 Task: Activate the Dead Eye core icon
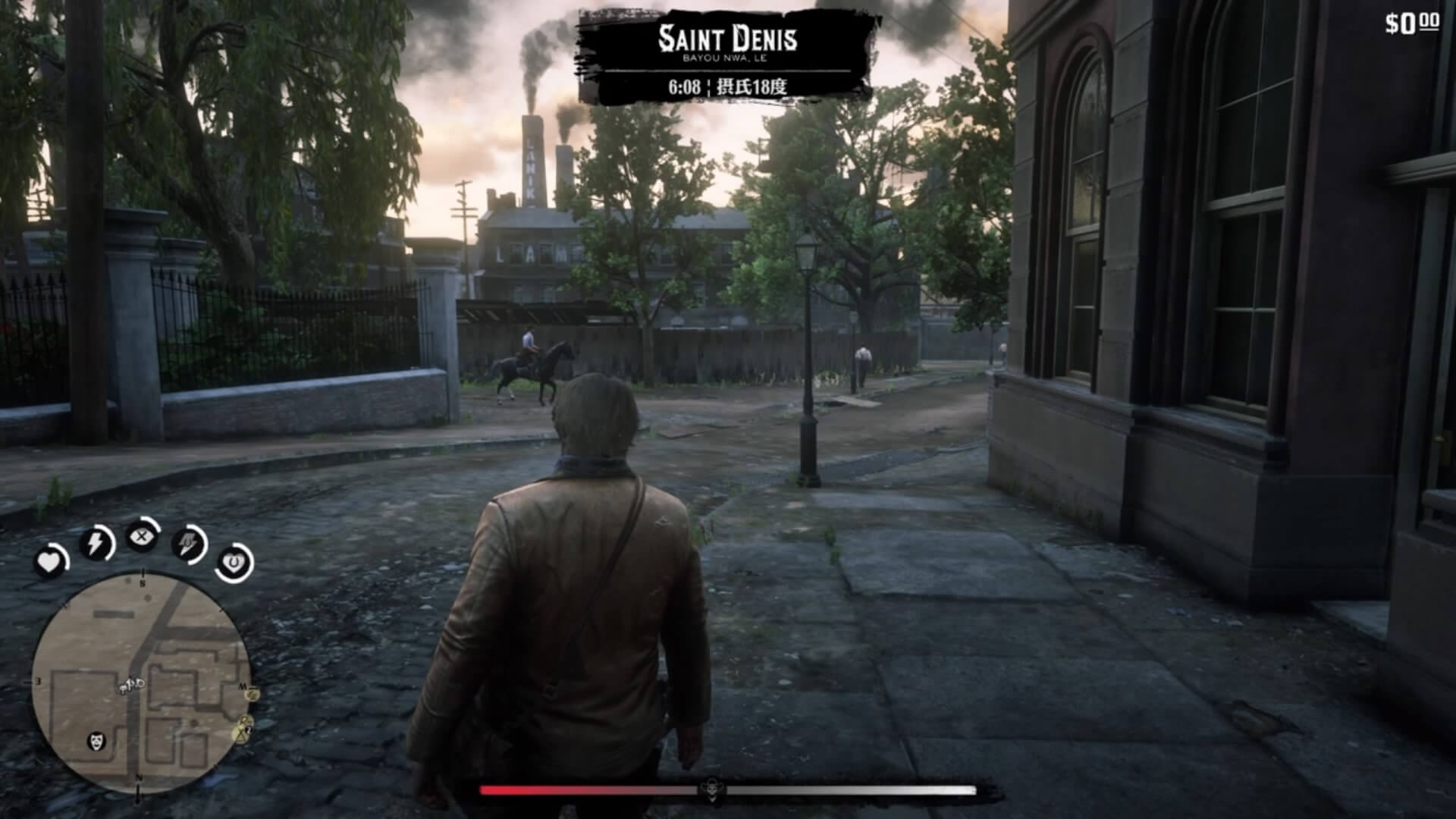tap(142, 538)
